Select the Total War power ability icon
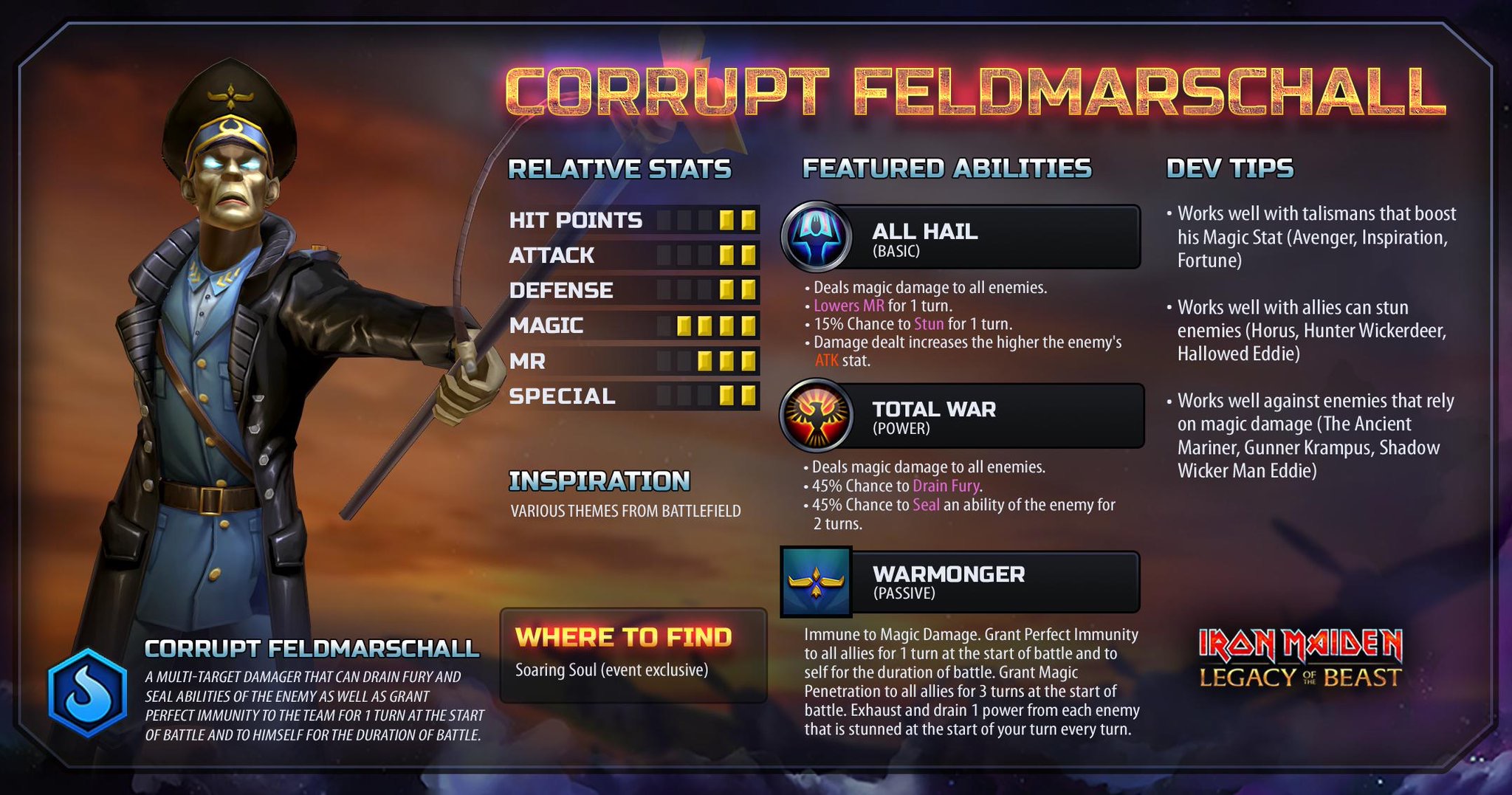 click(816, 416)
